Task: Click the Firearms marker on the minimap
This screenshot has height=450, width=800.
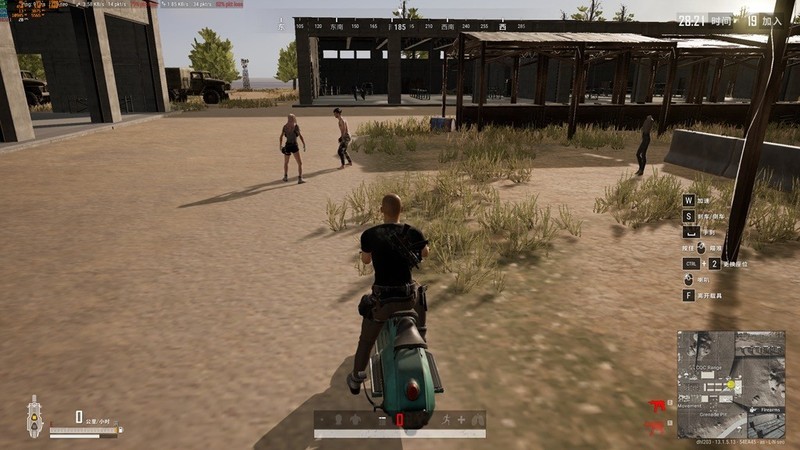Action: pos(768,409)
